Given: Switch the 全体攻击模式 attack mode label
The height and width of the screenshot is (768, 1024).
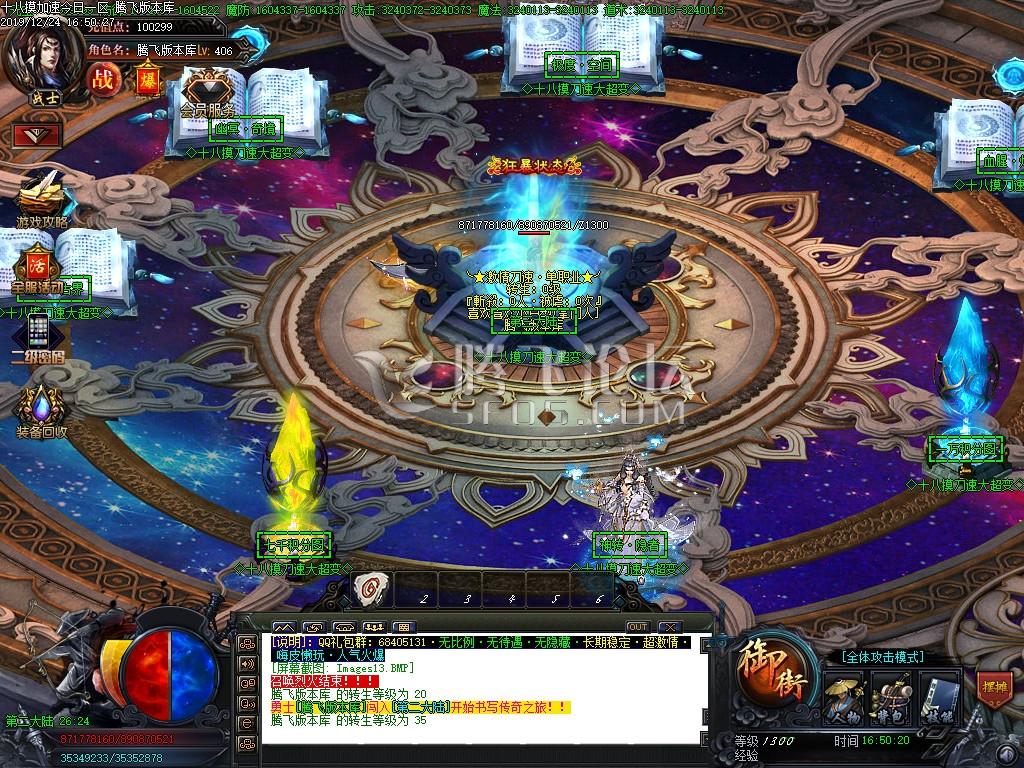Looking at the screenshot, I should click(x=882, y=657).
